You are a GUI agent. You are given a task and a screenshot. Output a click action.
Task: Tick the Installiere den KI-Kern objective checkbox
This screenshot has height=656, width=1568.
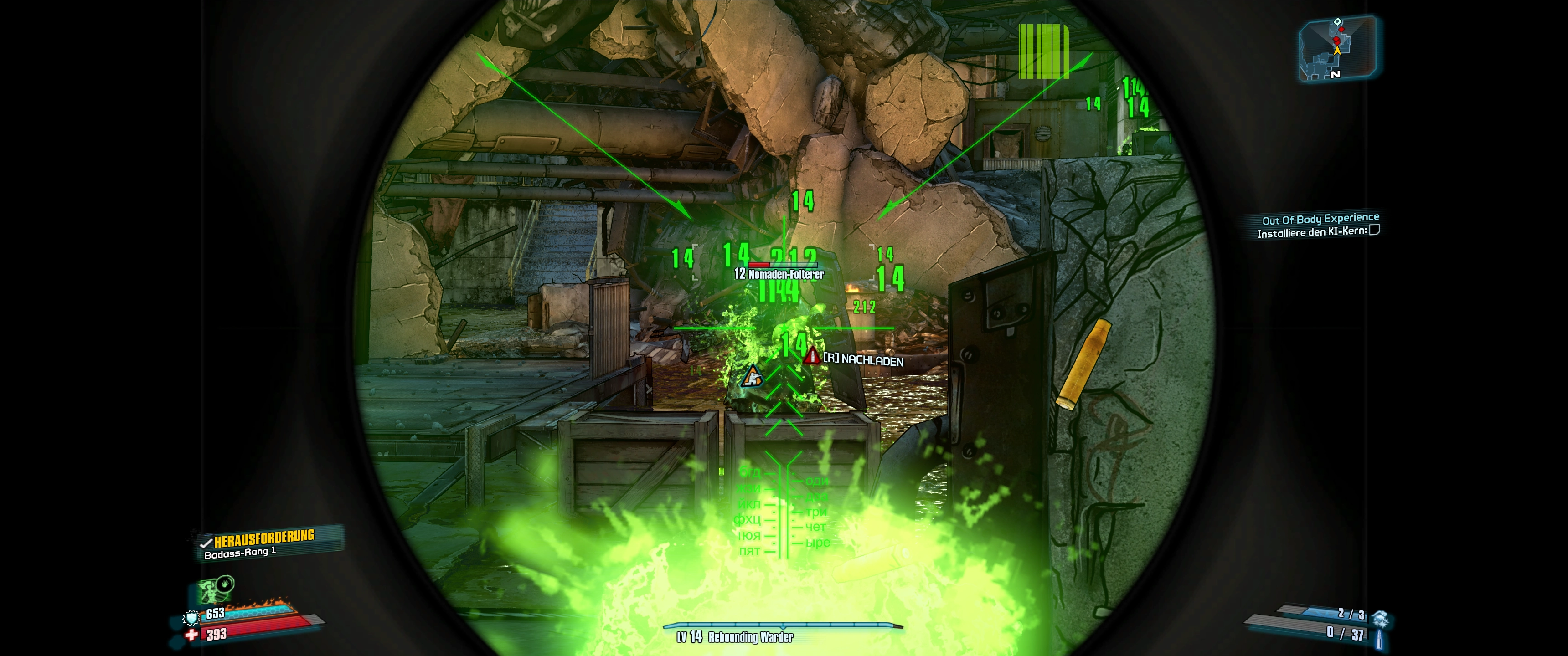[1374, 230]
